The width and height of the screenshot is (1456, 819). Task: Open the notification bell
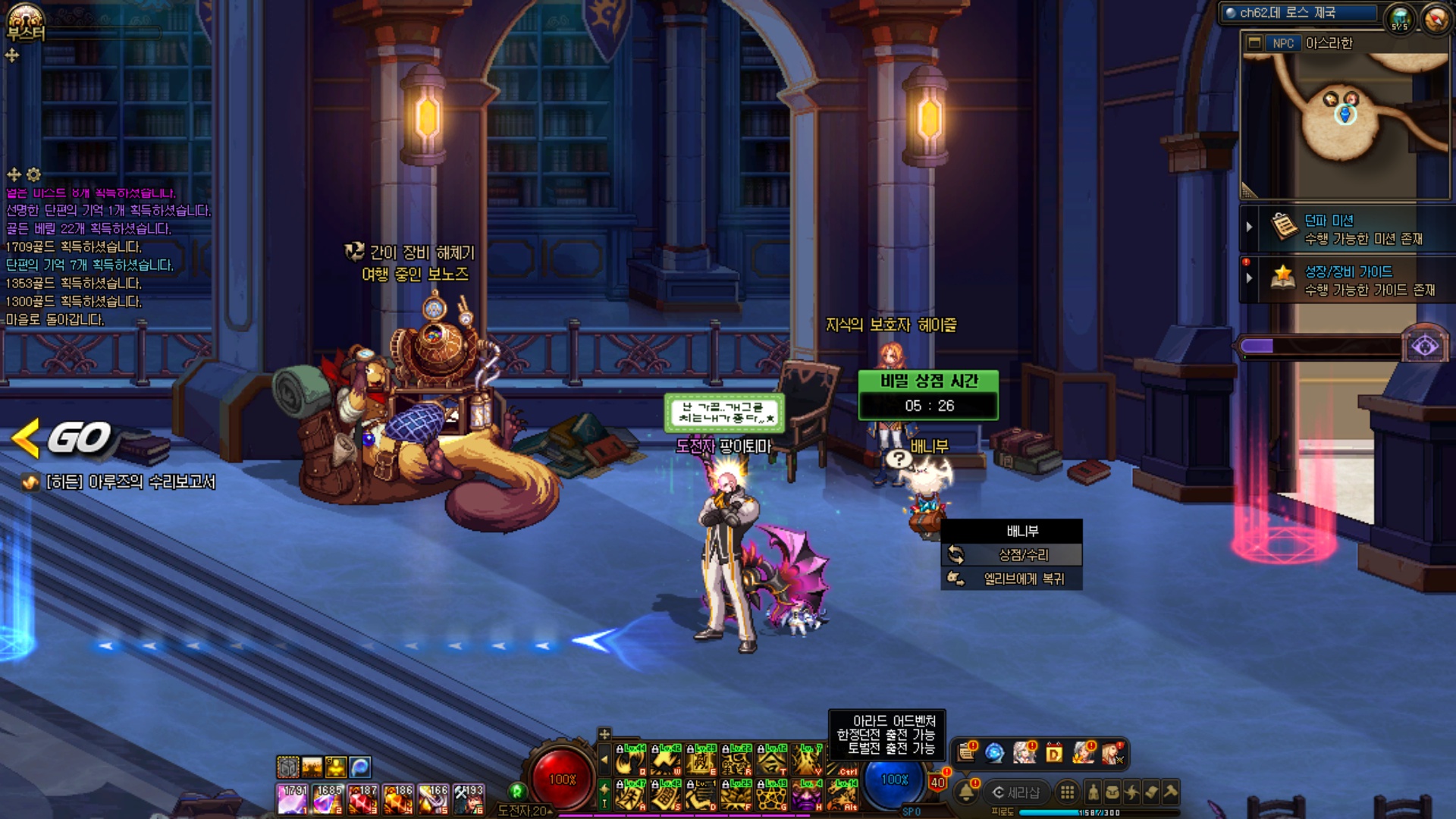coord(966,792)
